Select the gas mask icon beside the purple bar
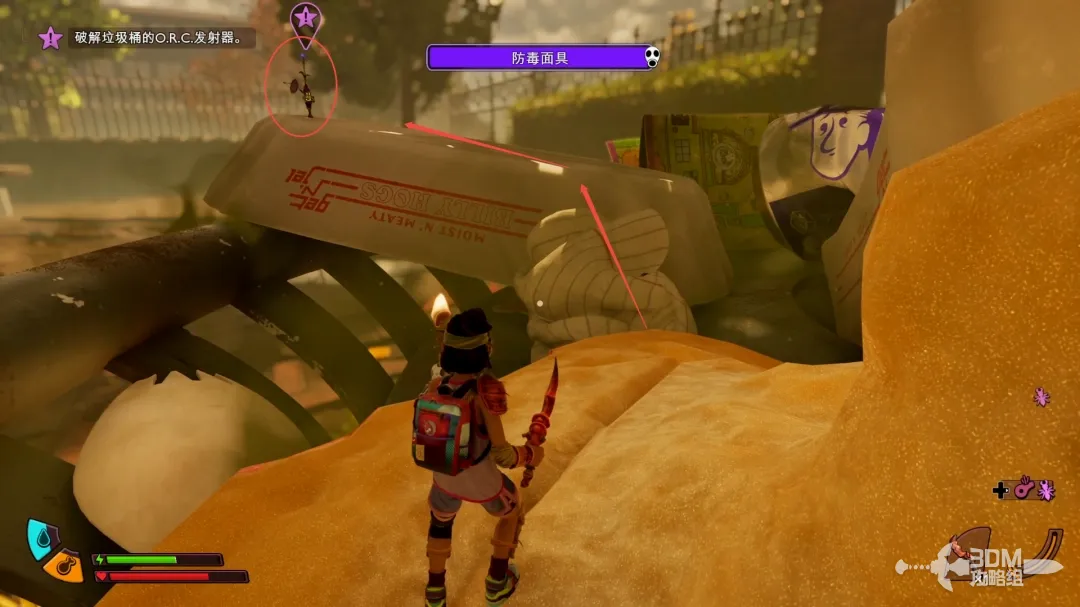Image resolution: width=1080 pixels, height=607 pixels. (x=652, y=58)
